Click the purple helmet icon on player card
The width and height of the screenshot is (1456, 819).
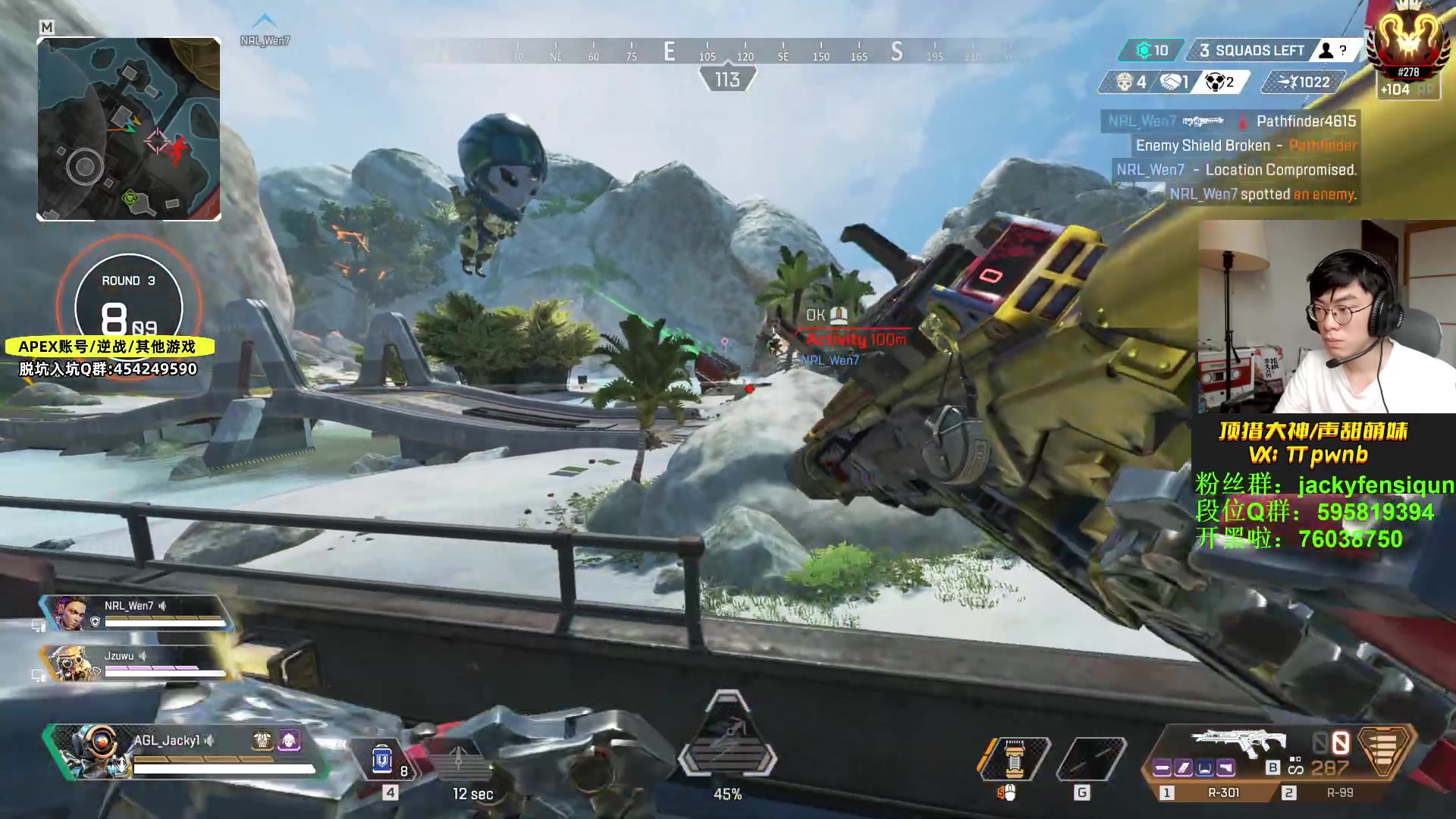(290, 739)
